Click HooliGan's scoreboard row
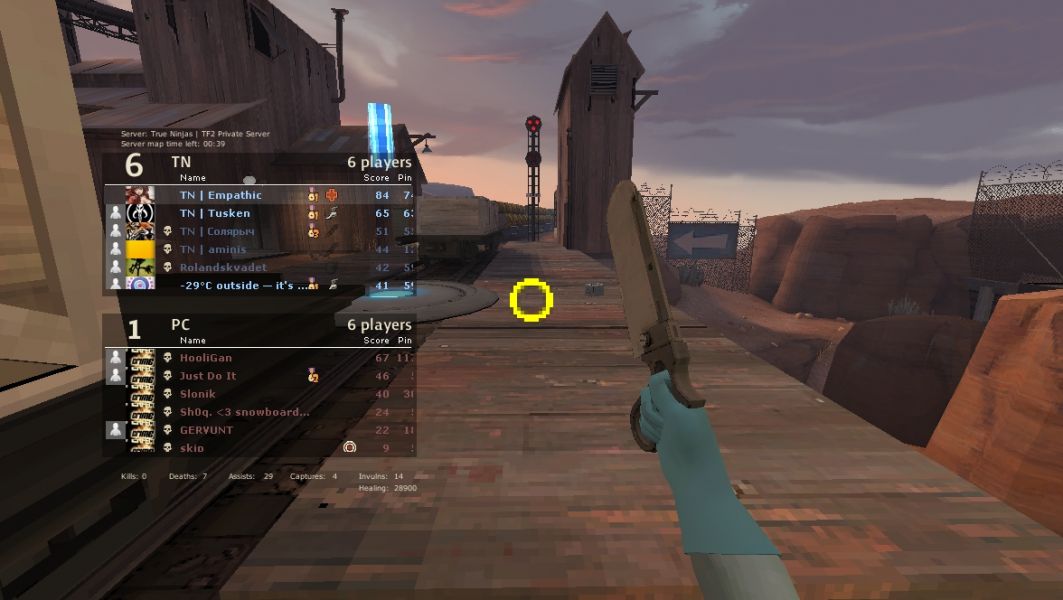 tap(260, 357)
